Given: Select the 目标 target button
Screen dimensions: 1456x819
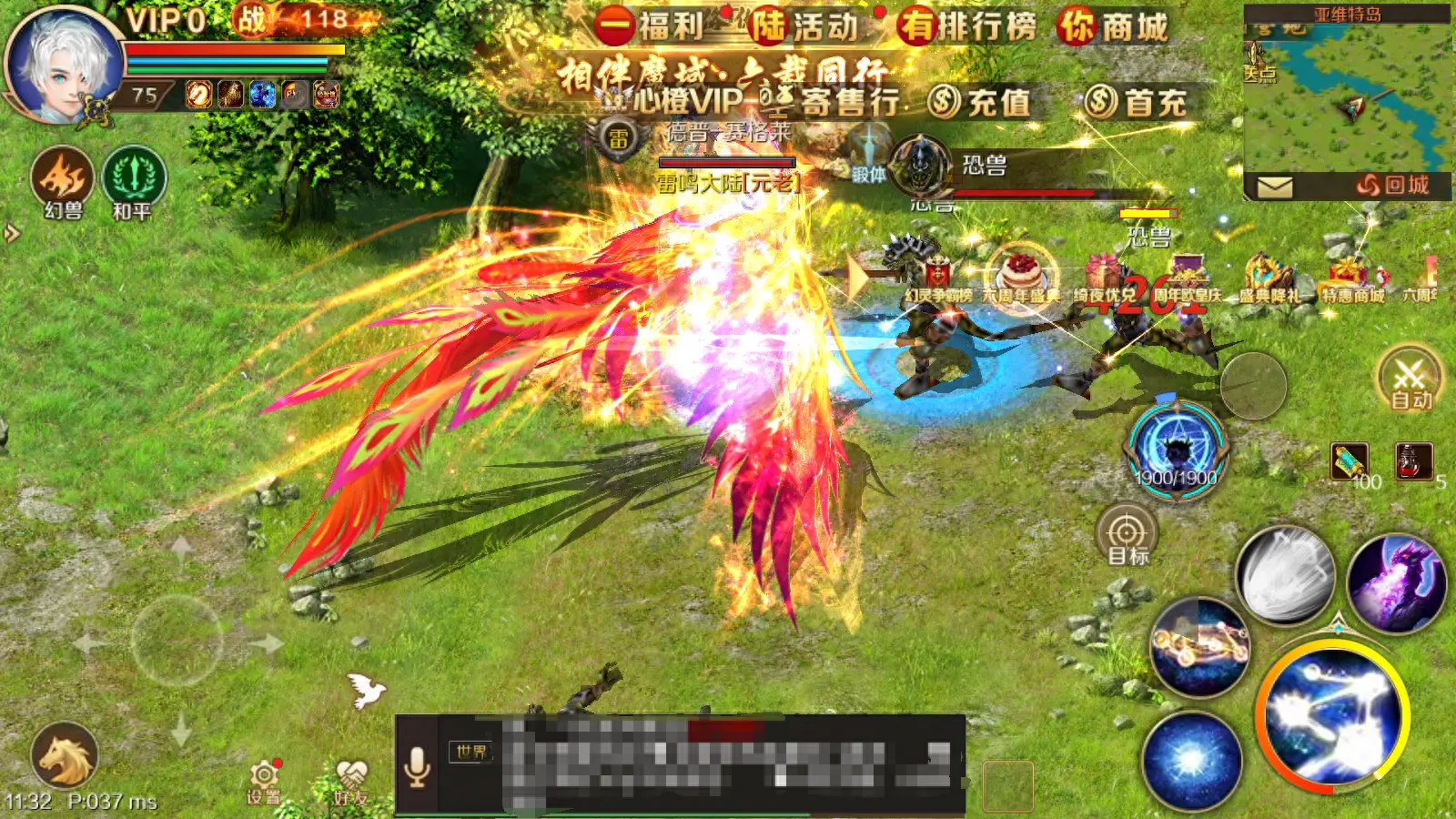Looking at the screenshot, I should click(x=1127, y=535).
